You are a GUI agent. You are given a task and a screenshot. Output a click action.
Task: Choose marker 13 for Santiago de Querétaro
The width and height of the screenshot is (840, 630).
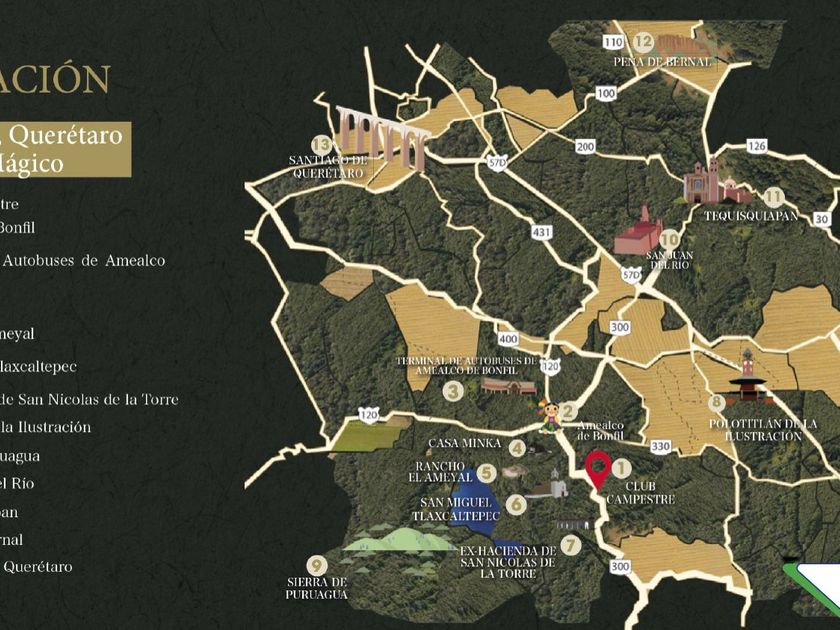[321, 144]
